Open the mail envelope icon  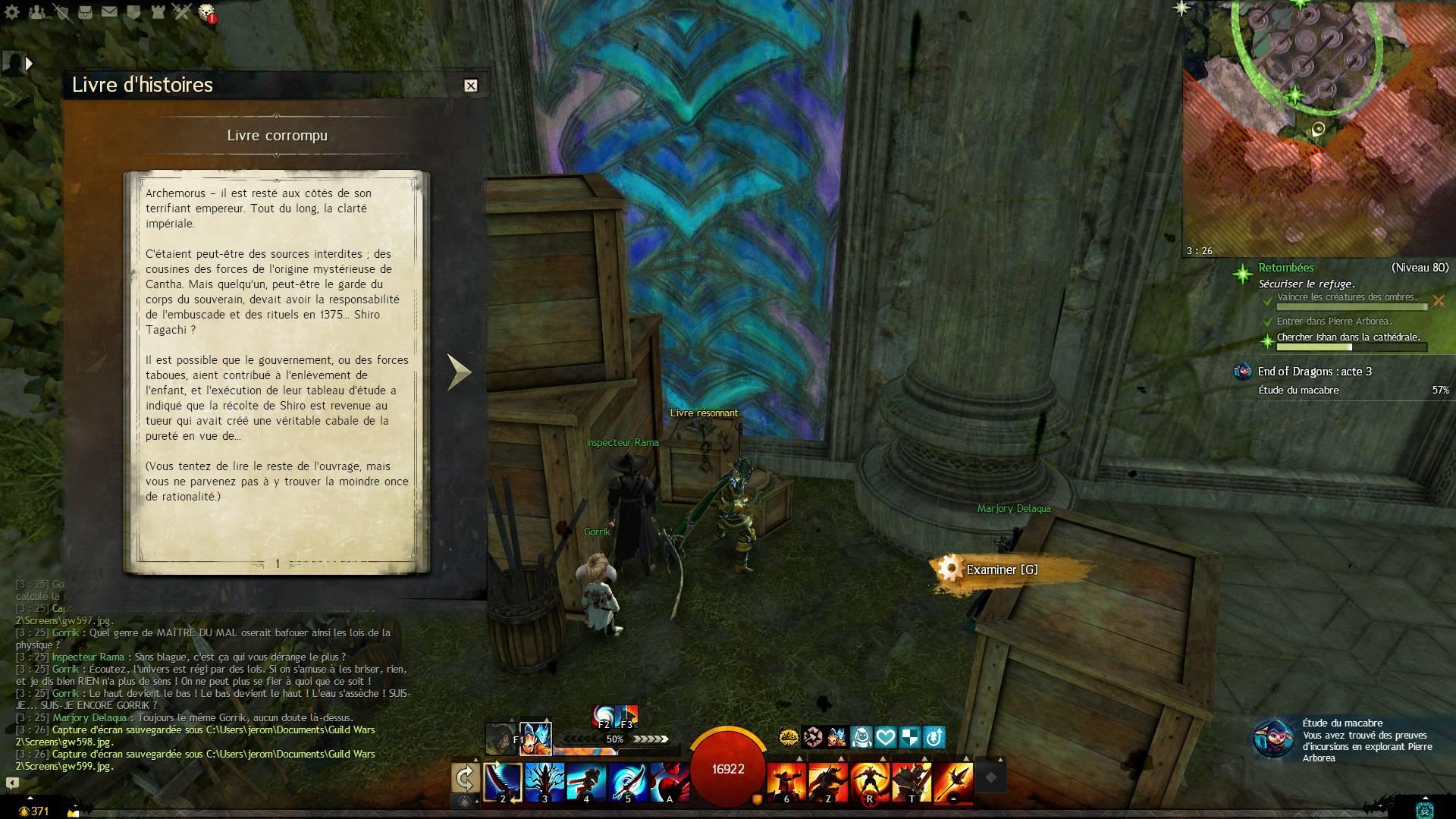tap(109, 12)
